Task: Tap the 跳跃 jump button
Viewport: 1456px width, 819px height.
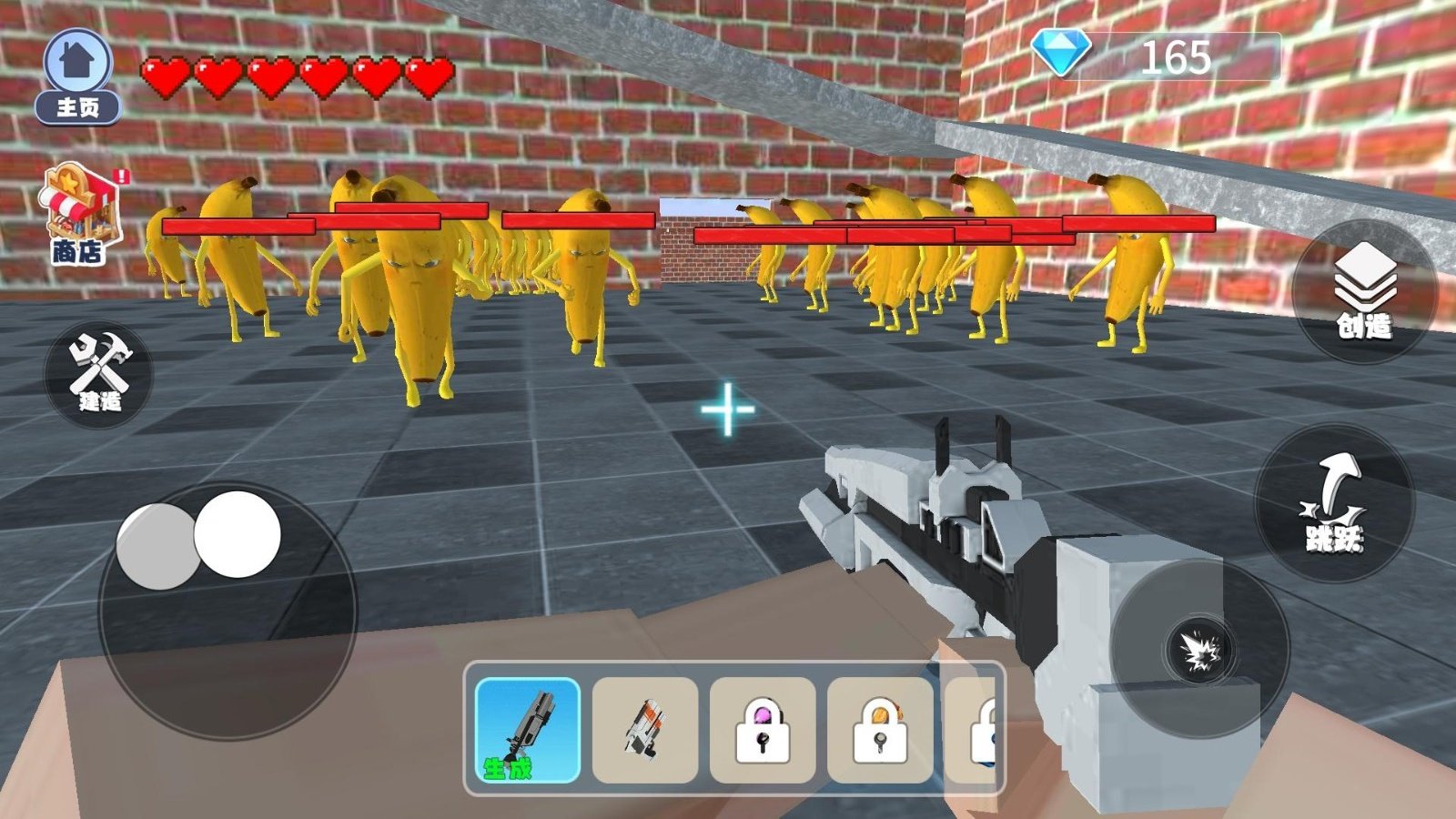Action: click(x=1334, y=503)
